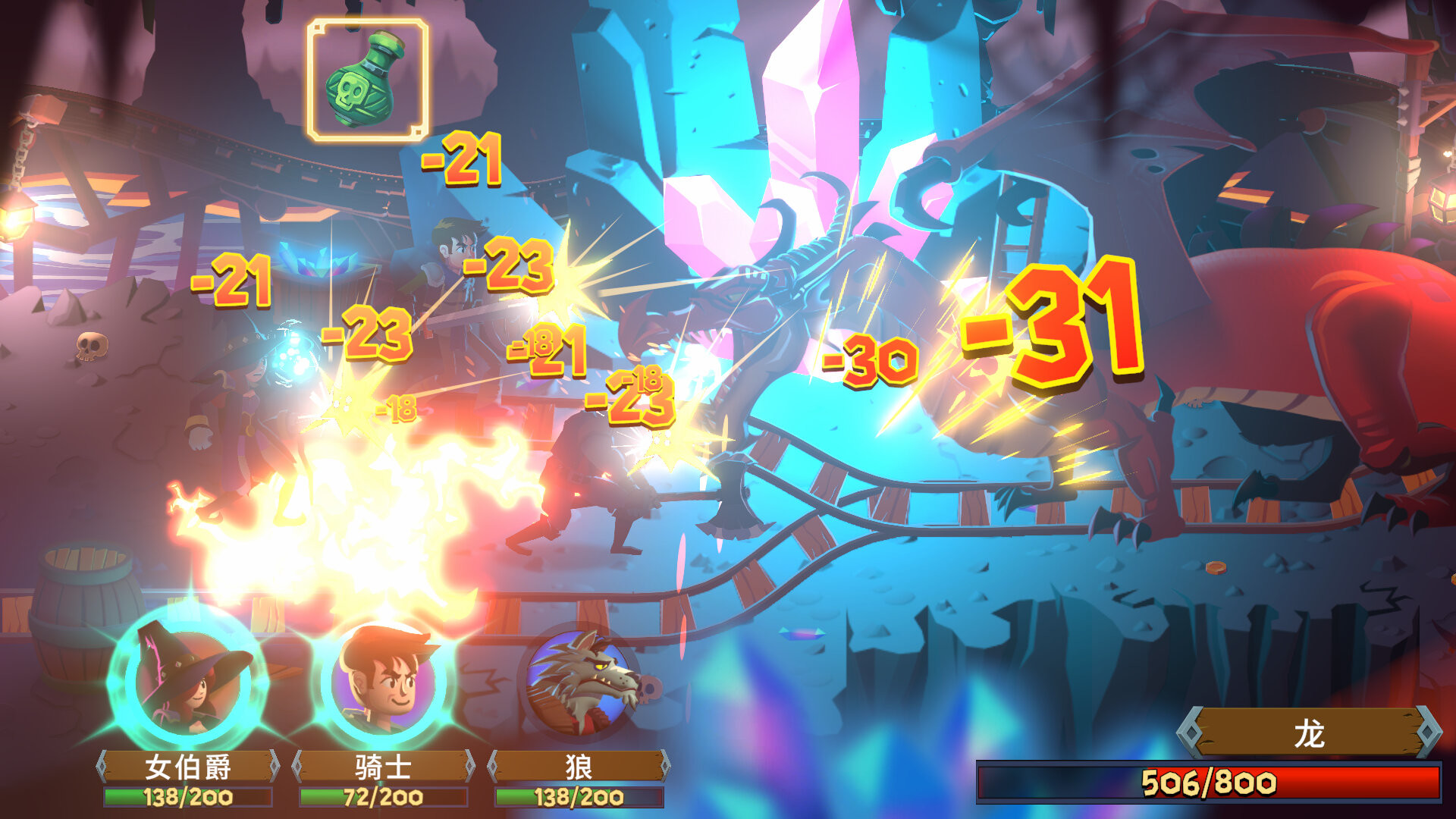Select the green poison potion skill icon
Image resolution: width=1456 pixels, height=819 pixels.
pyautogui.click(x=366, y=78)
